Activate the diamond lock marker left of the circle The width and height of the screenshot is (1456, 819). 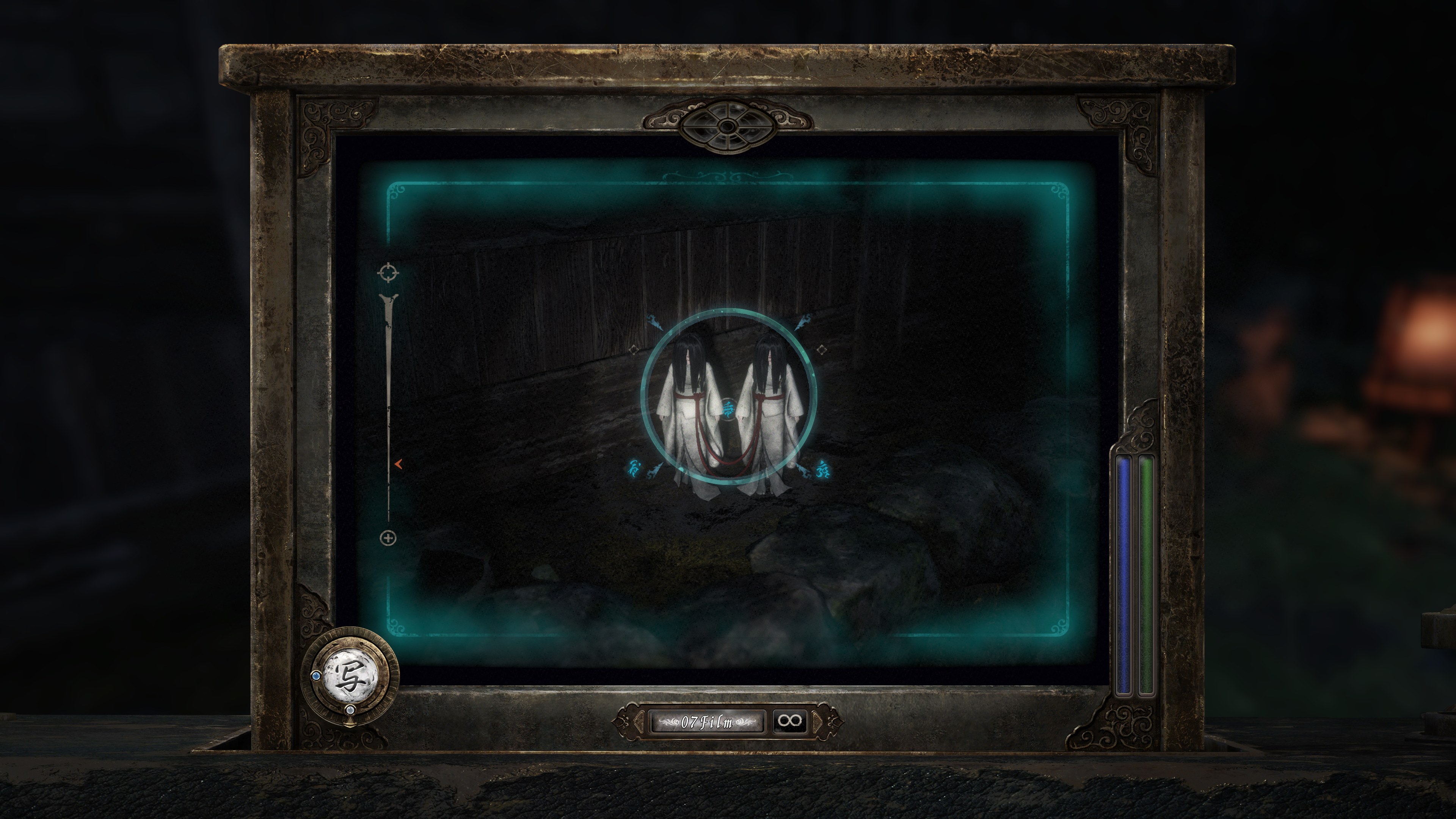(x=634, y=350)
